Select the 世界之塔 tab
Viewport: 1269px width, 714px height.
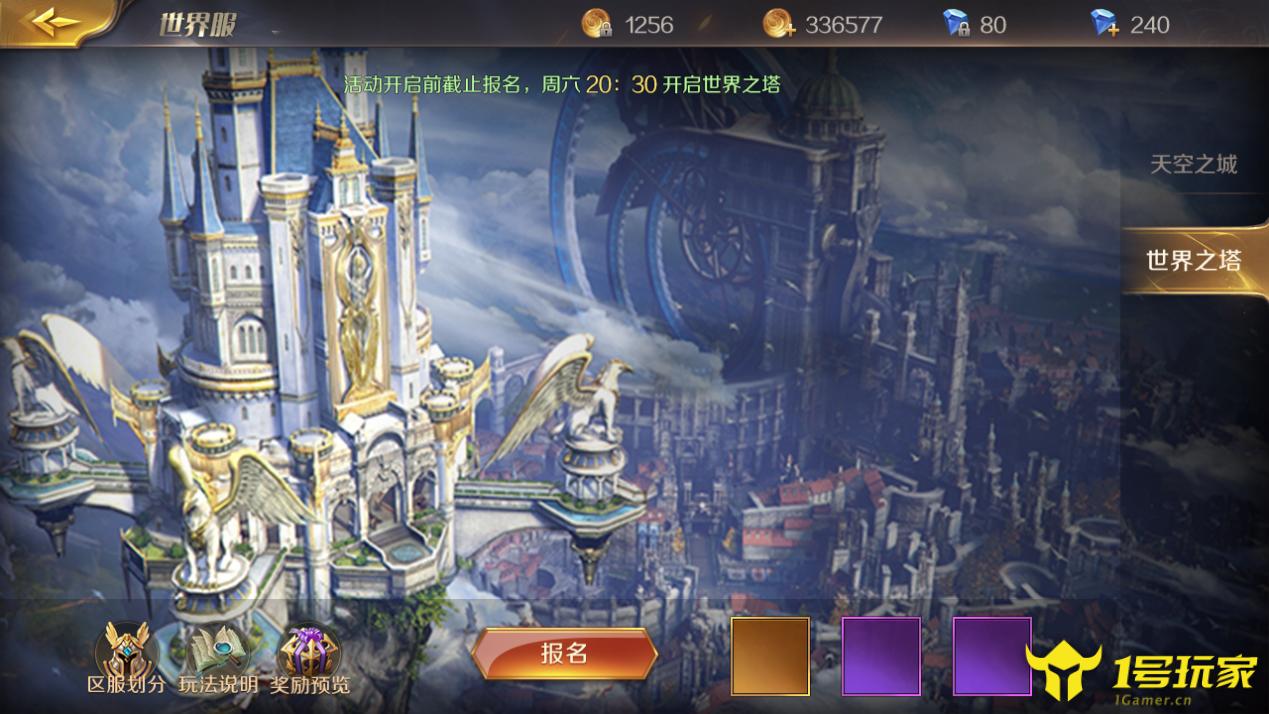point(1193,261)
